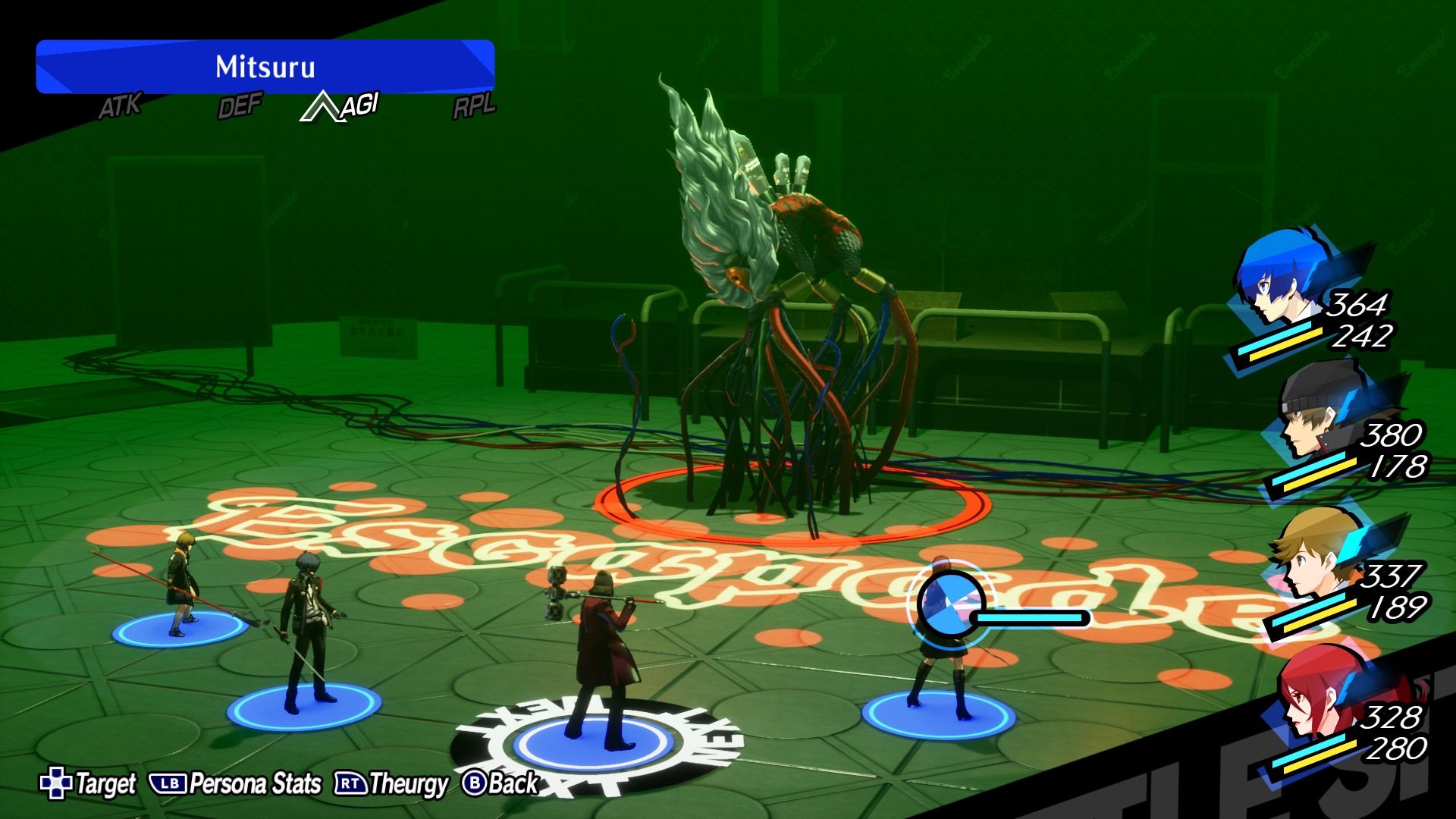
Task: Click the Mitsuru name banner
Action: pyautogui.click(x=267, y=67)
